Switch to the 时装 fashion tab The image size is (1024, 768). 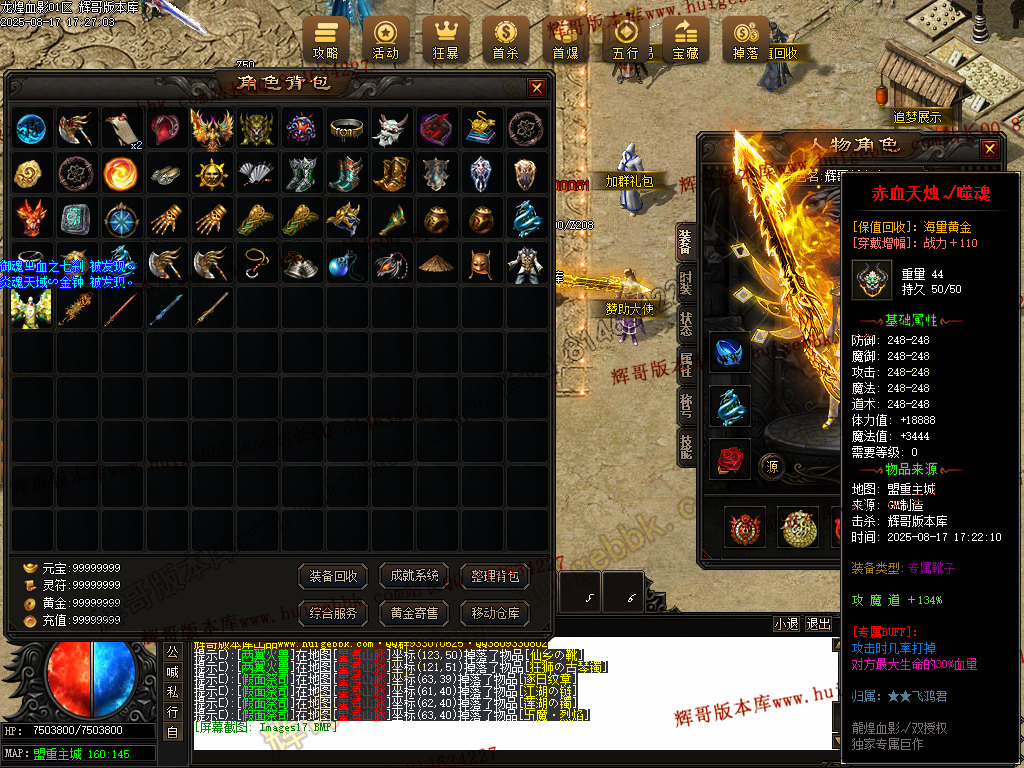686,282
